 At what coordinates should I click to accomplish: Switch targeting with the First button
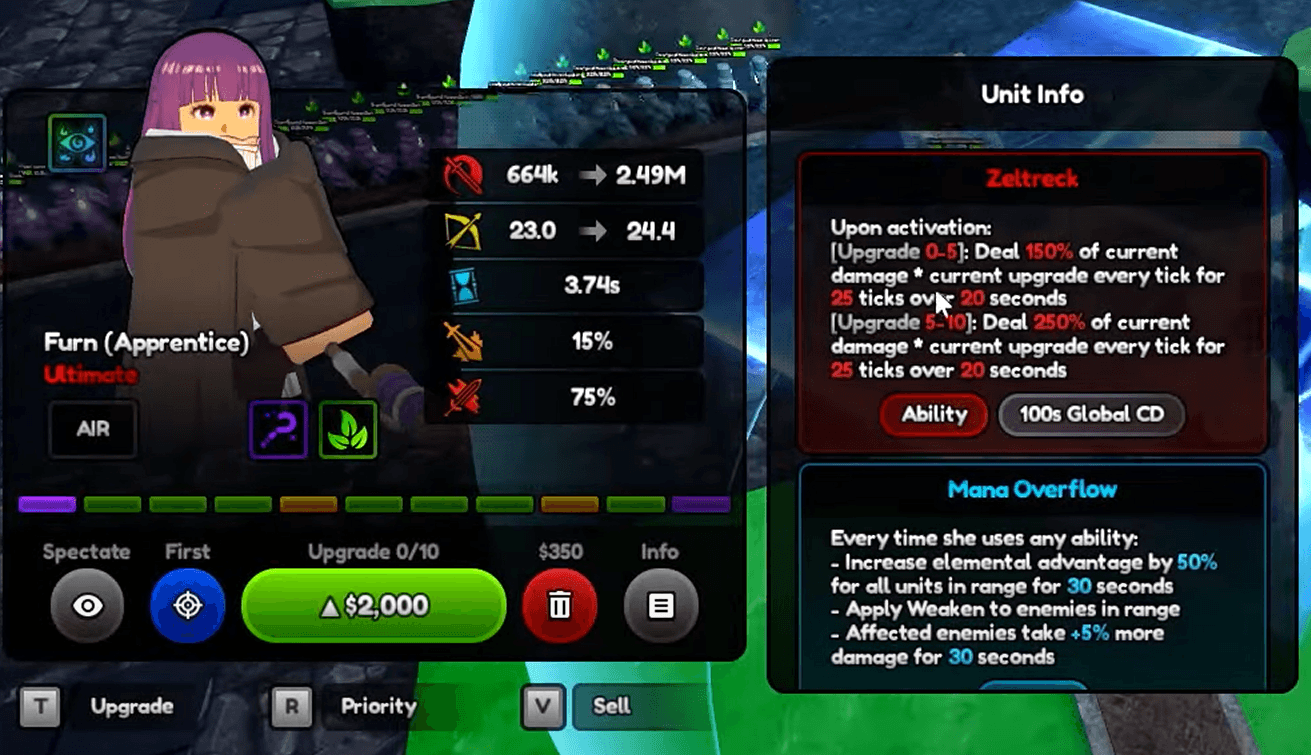[188, 607]
